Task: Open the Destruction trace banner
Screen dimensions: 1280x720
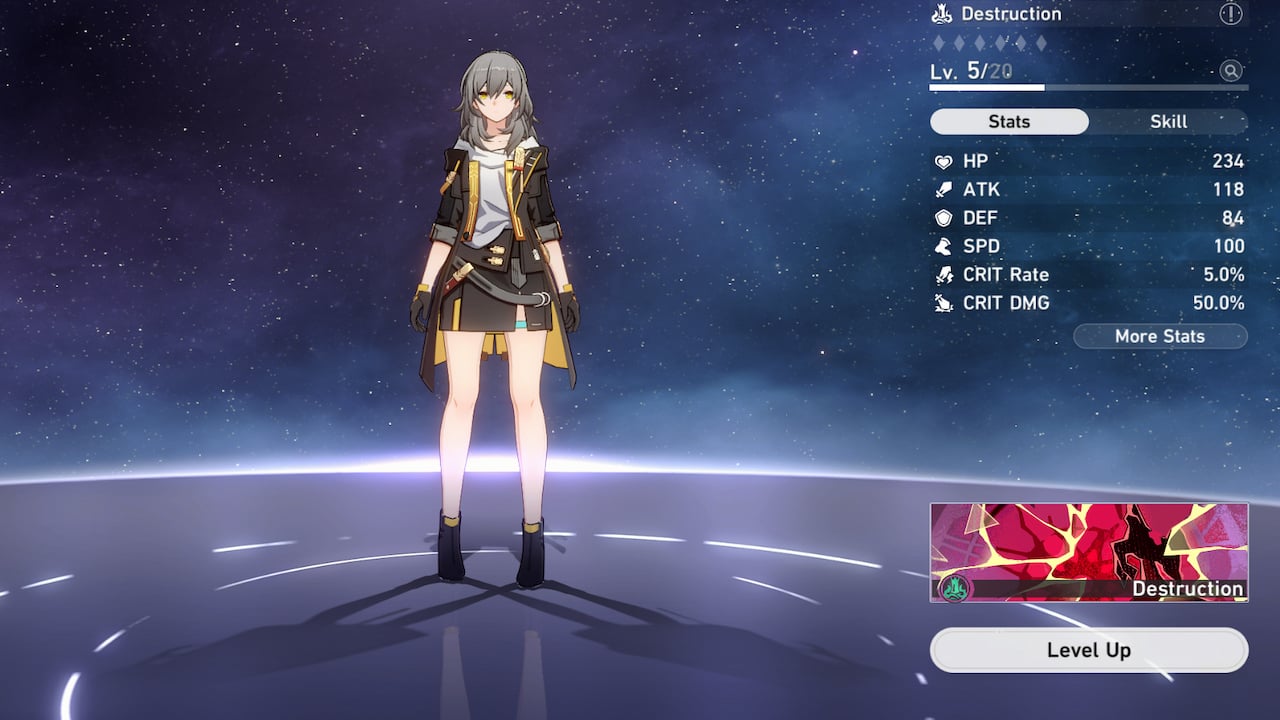Action: coord(1088,550)
